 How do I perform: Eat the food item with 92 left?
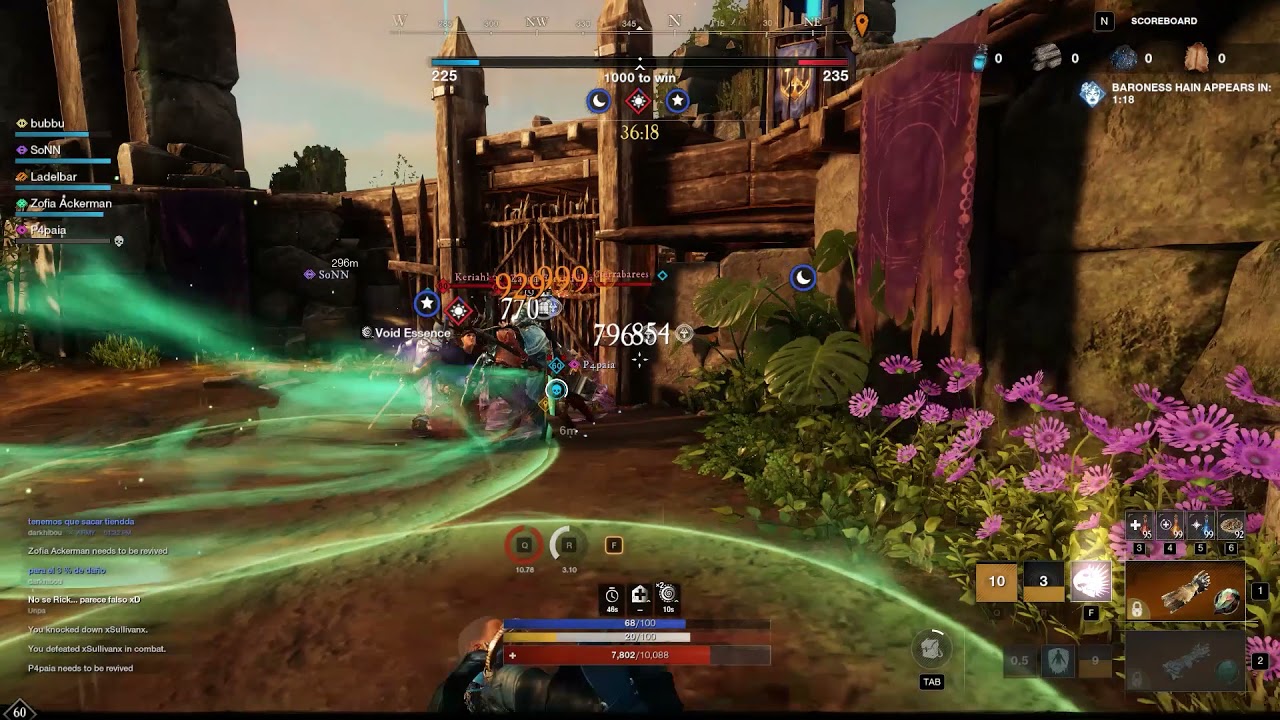point(1232,526)
